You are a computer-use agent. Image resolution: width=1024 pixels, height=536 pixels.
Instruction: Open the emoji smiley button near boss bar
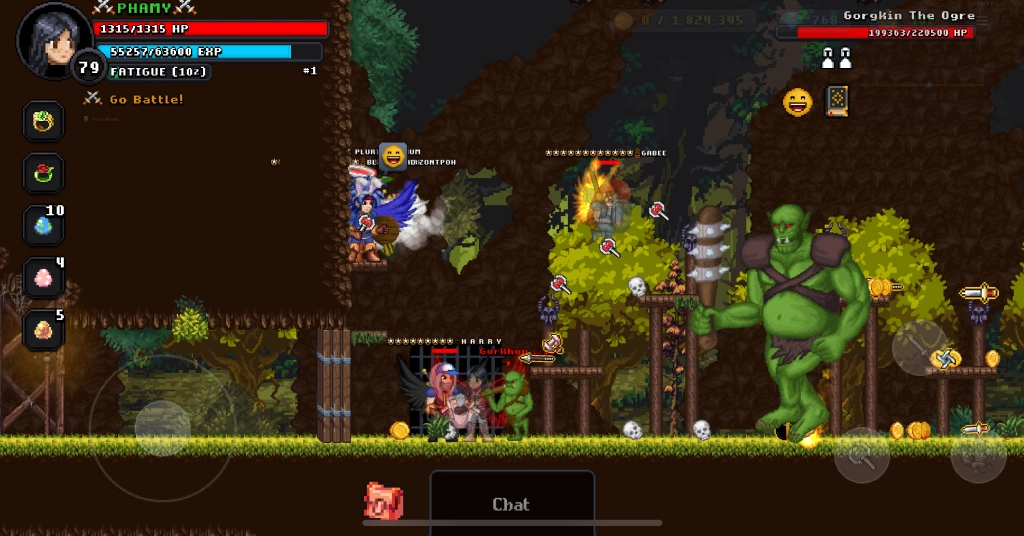click(797, 102)
